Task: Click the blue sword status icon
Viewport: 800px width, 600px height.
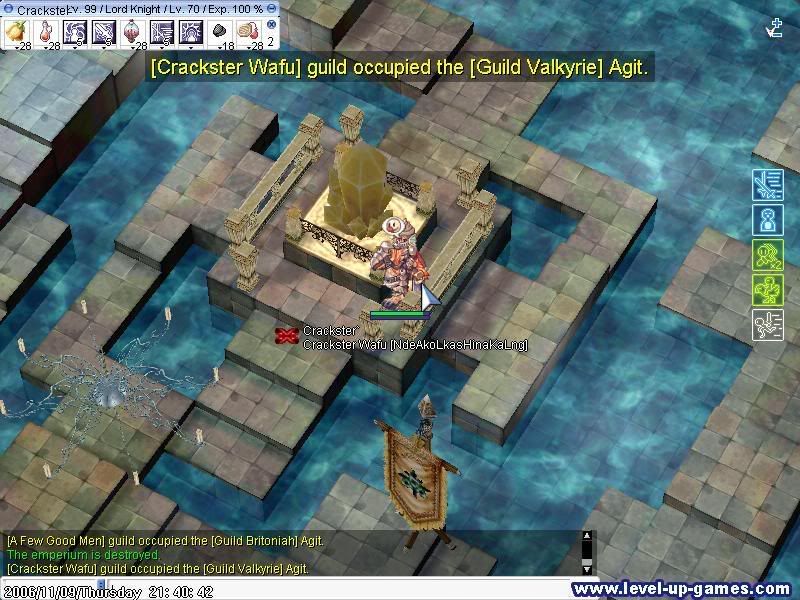Action: click(x=767, y=187)
